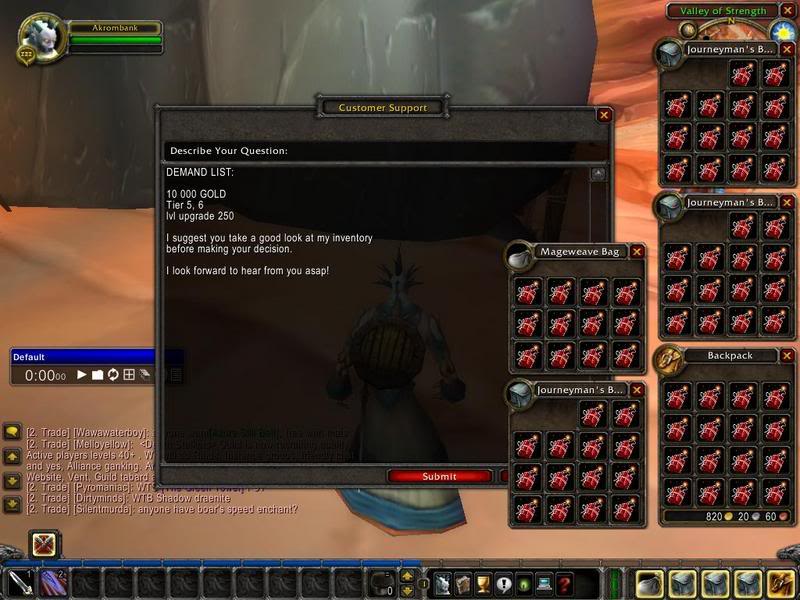Viewport: 800px width, 600px height.
Task: Close the Mageweave Bag window
Action: [638, 251]
